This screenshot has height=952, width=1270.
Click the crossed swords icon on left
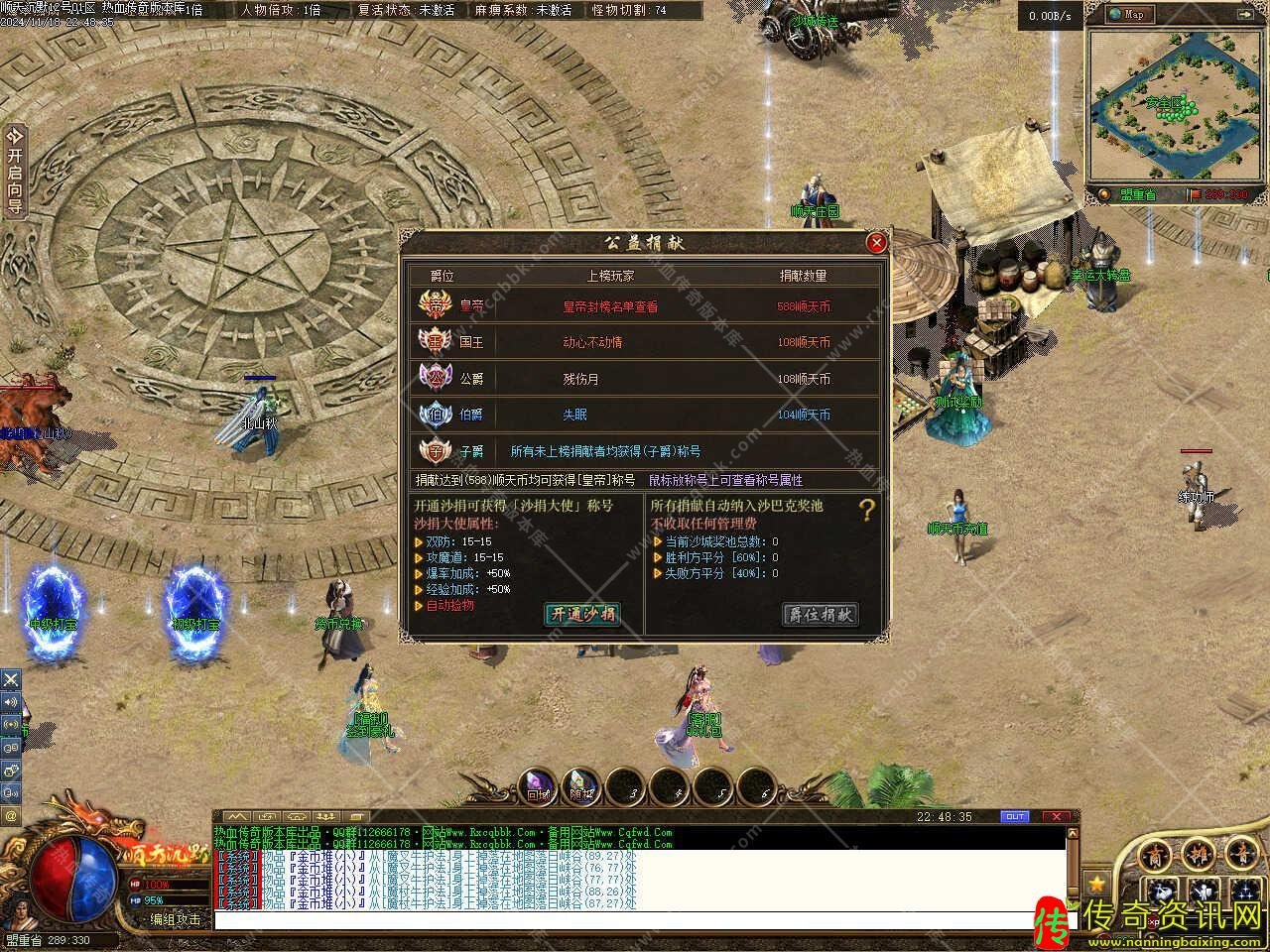point(11,679)
